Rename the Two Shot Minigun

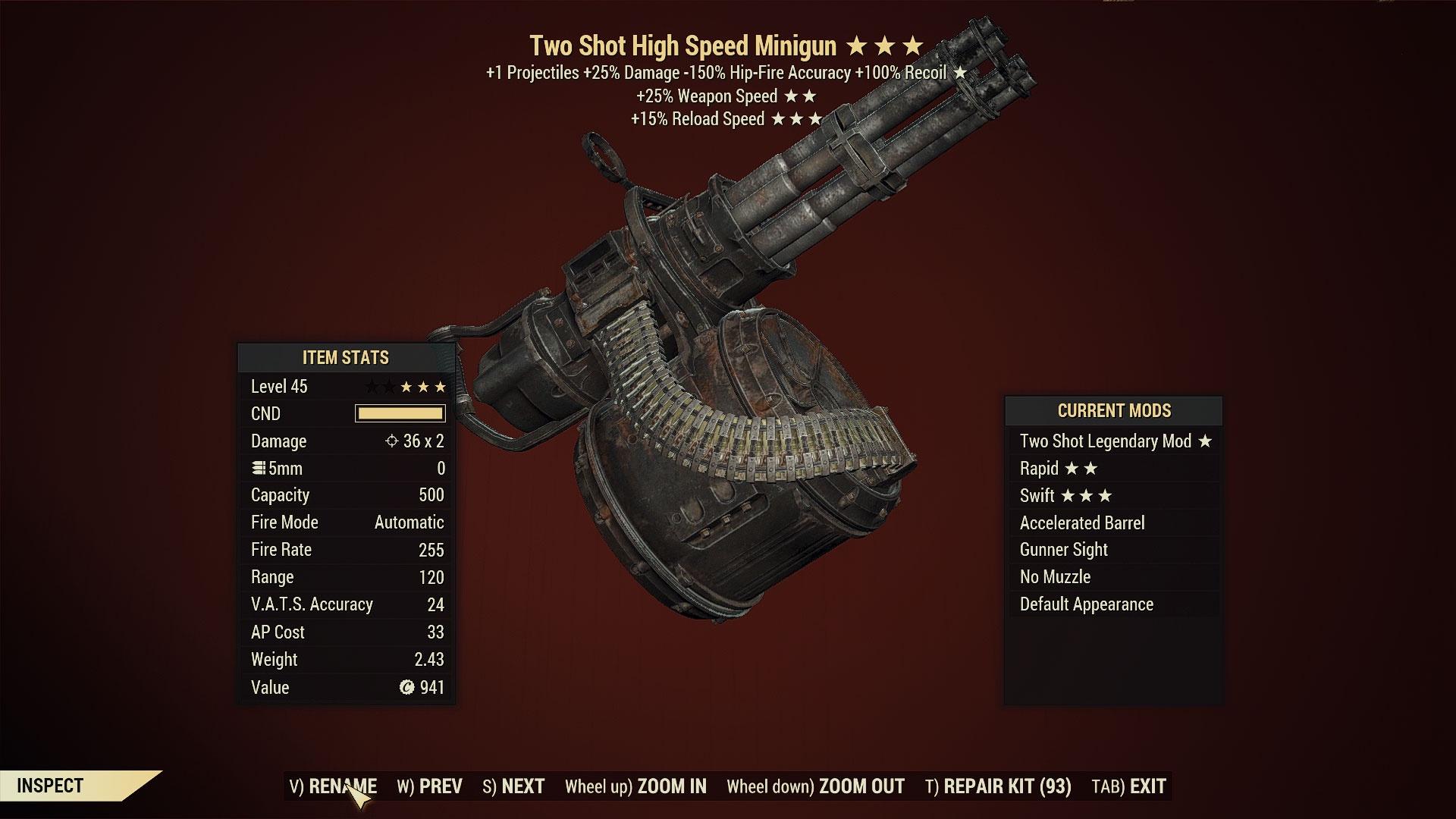point(333,786)
